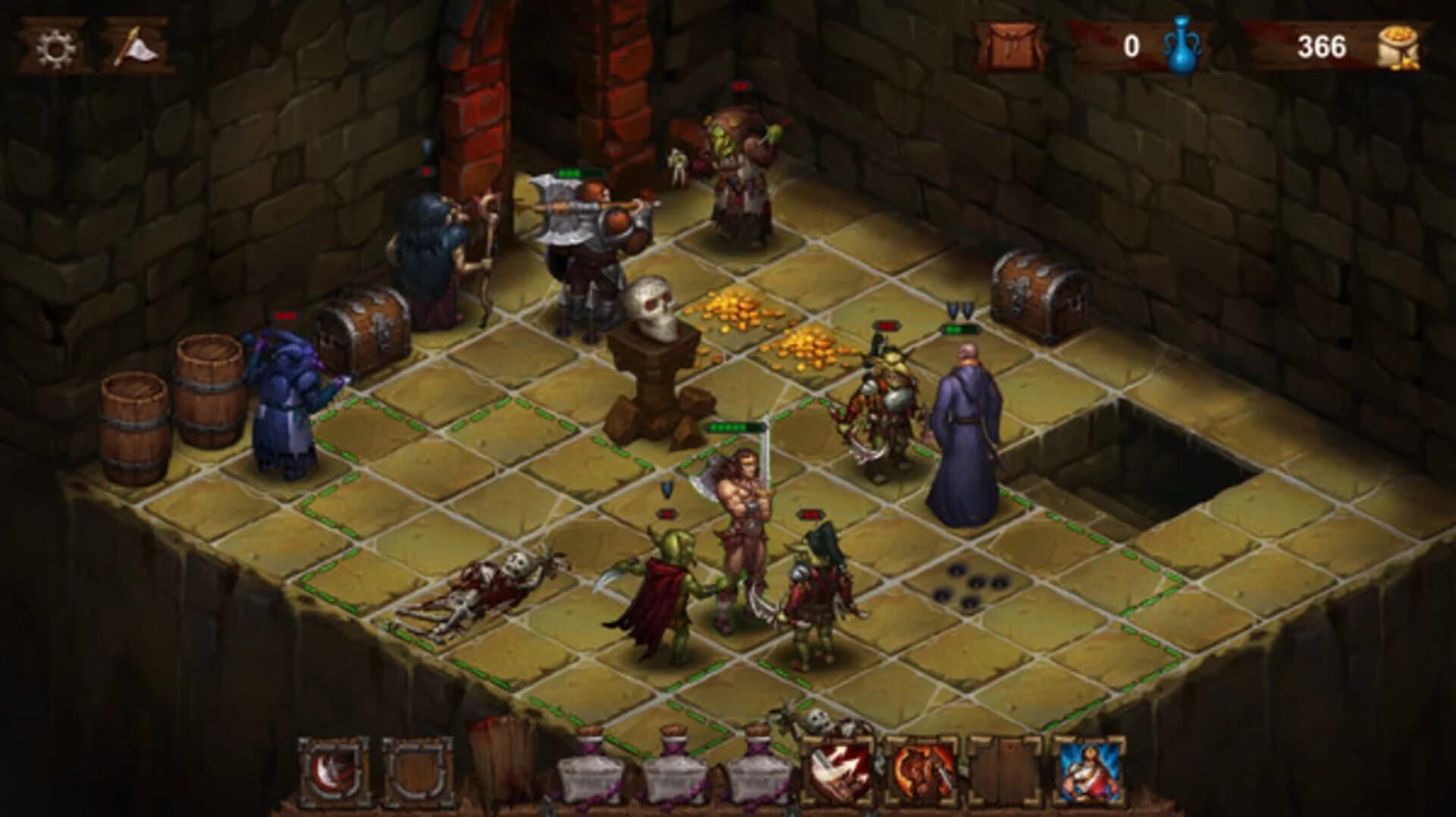
Task: Click the white flag quest icon
Action: click(x=136, y=47)
